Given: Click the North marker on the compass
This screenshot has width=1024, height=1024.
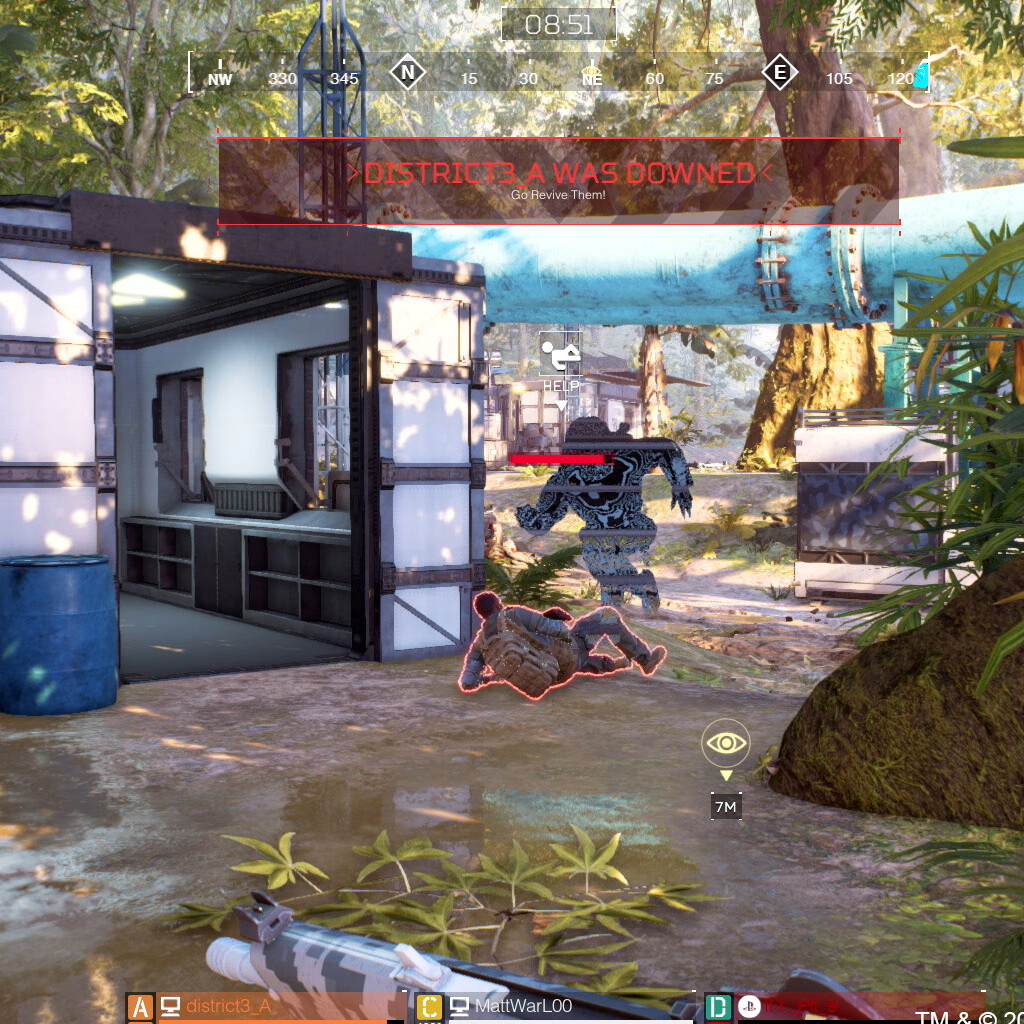Looking at the screenshot, I should click(x=407, y=73).
